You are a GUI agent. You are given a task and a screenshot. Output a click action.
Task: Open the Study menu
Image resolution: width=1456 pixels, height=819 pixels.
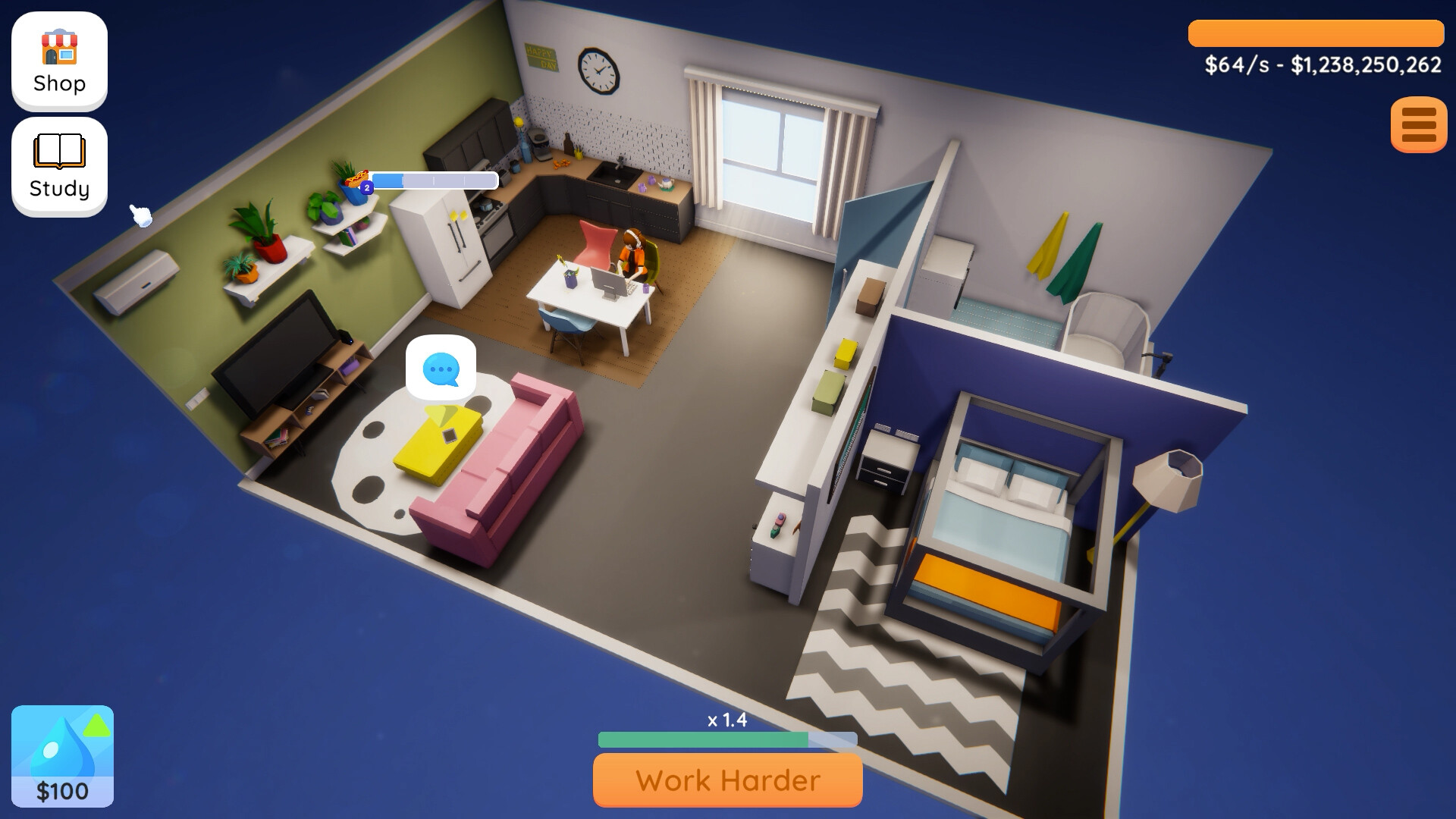(x=58, y=165)
